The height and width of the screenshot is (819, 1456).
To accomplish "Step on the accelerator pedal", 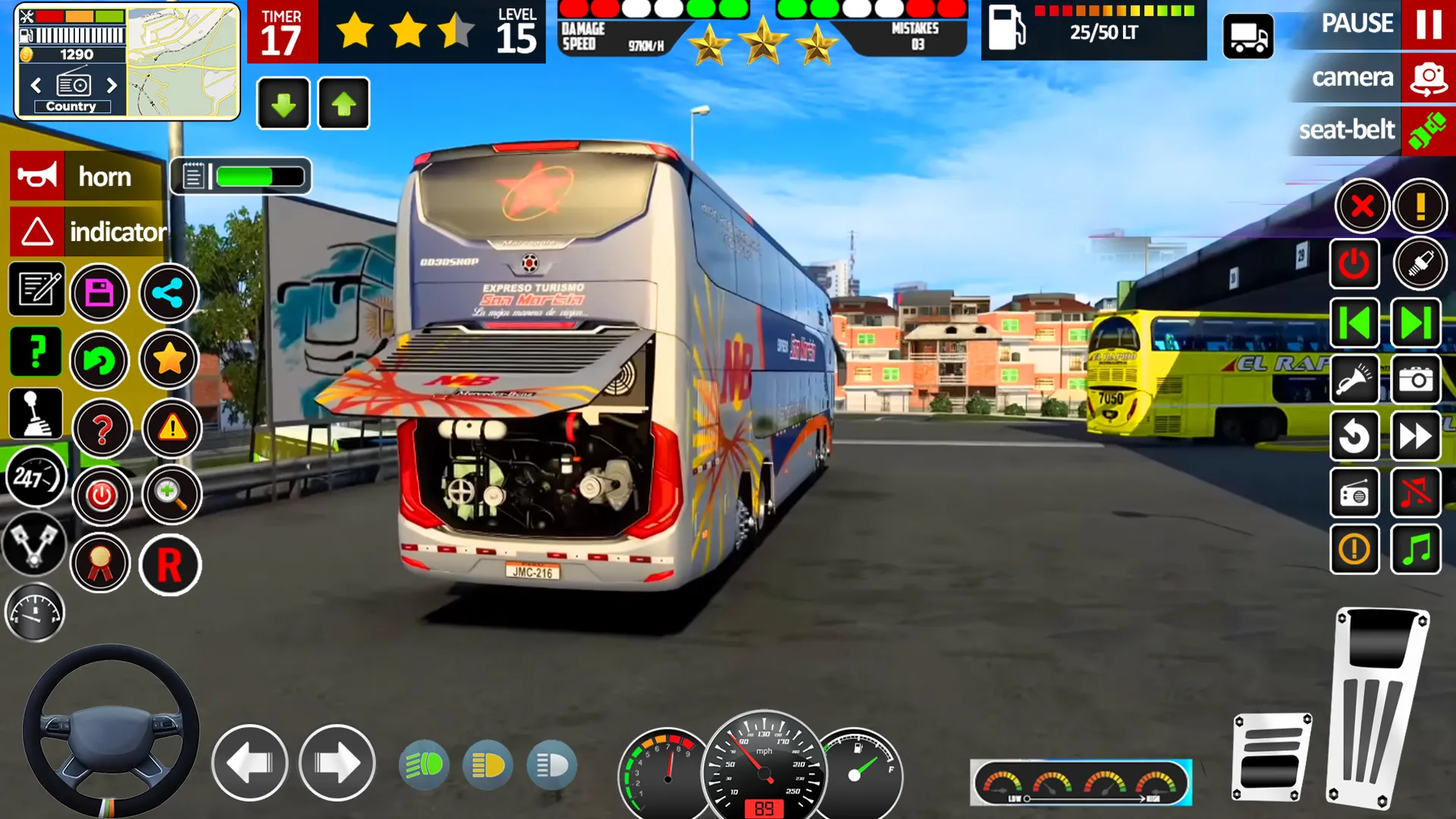I will click(1376, 705).
